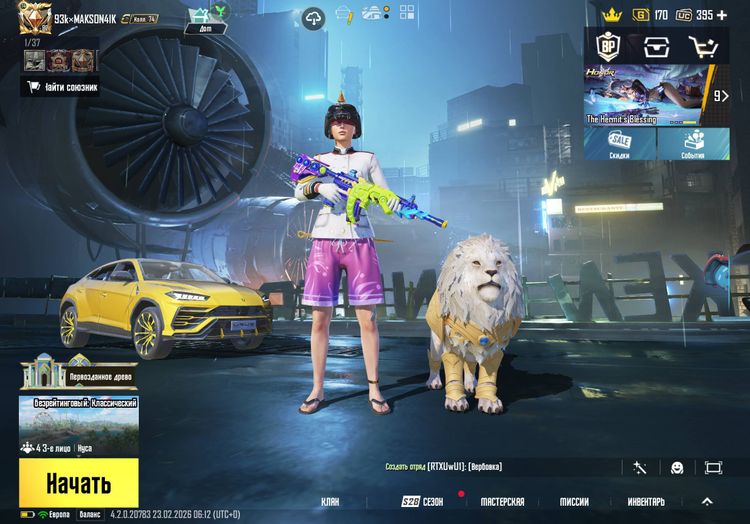Open the ИНВЕНТАРЬ inventory menu
The height and width of the screenshot is (524, 750).
(x=646, y=501)
